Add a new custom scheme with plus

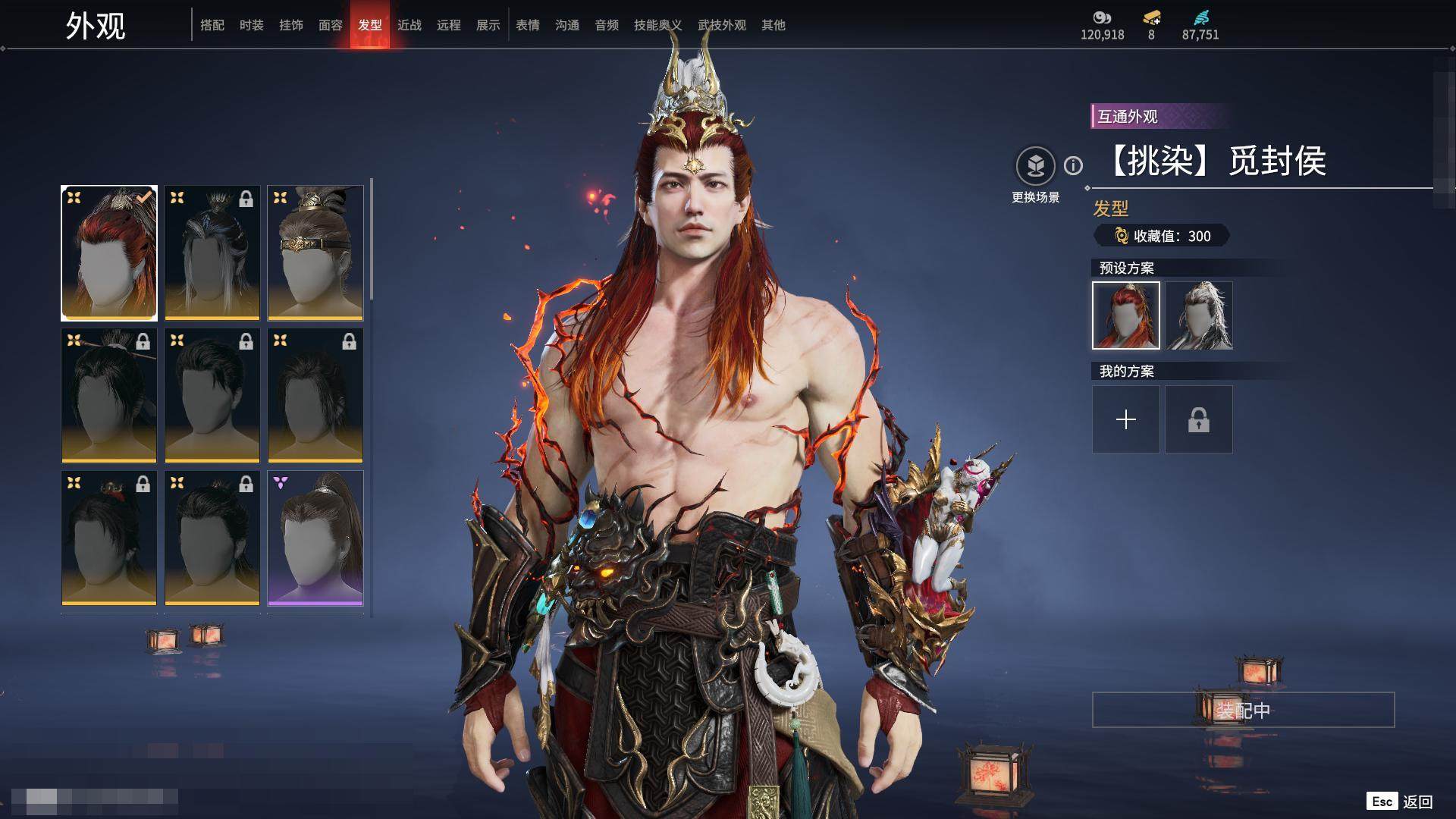point(1126,419)
